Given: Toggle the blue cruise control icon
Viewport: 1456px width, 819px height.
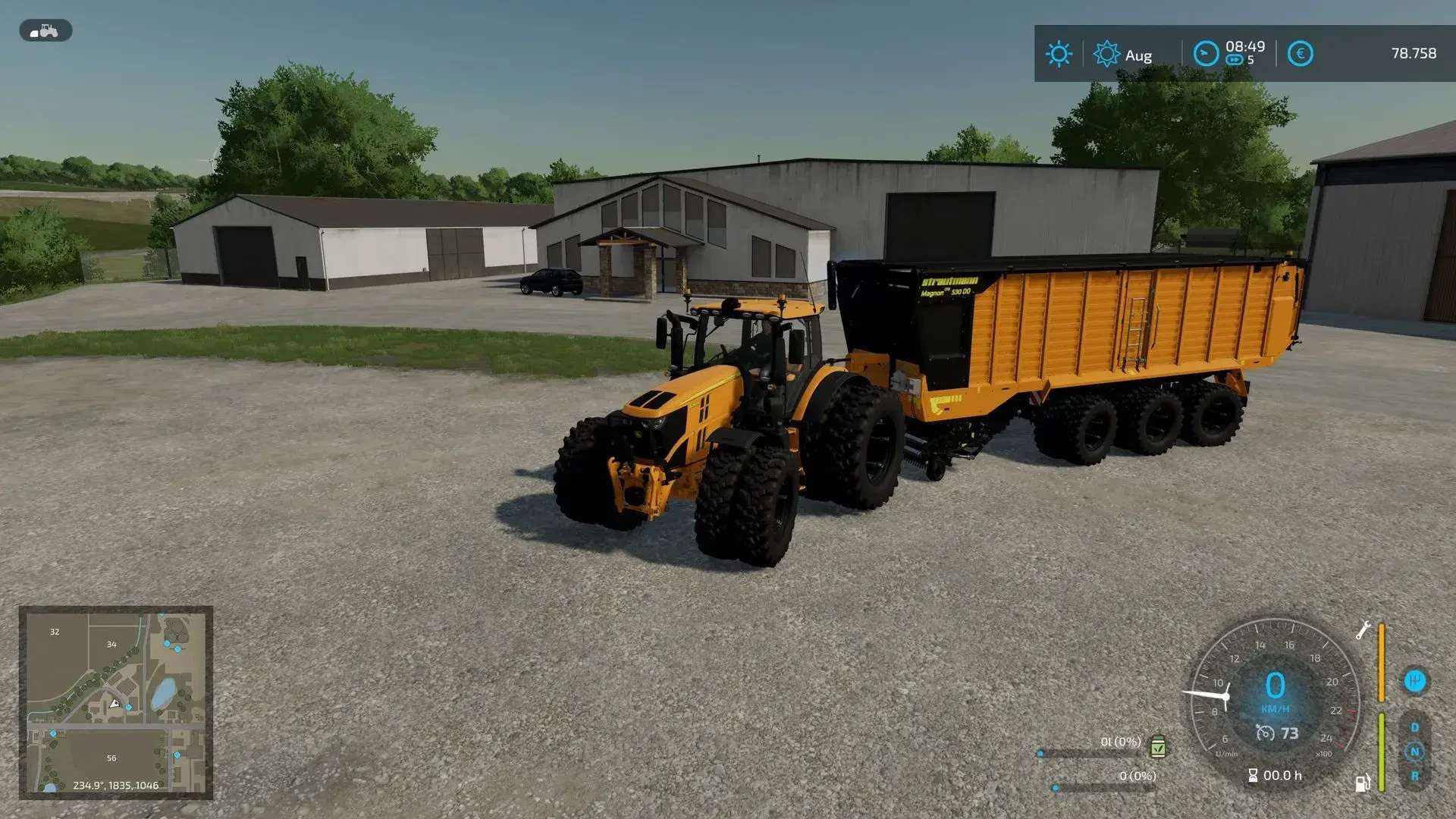Looking at the screenshot, I should (1414, 680).
